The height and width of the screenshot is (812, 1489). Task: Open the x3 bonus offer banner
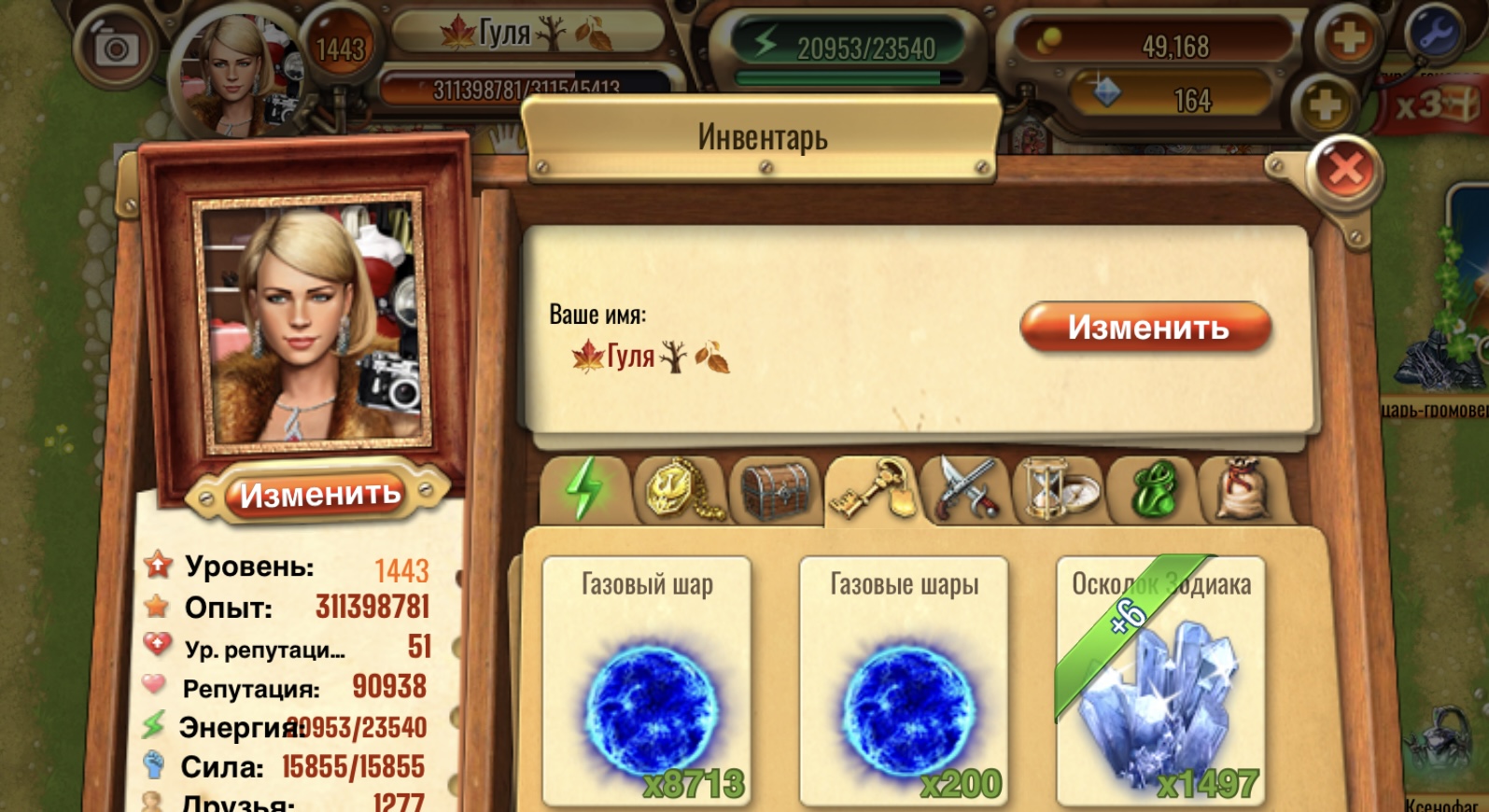click(x=1433, y=105)
